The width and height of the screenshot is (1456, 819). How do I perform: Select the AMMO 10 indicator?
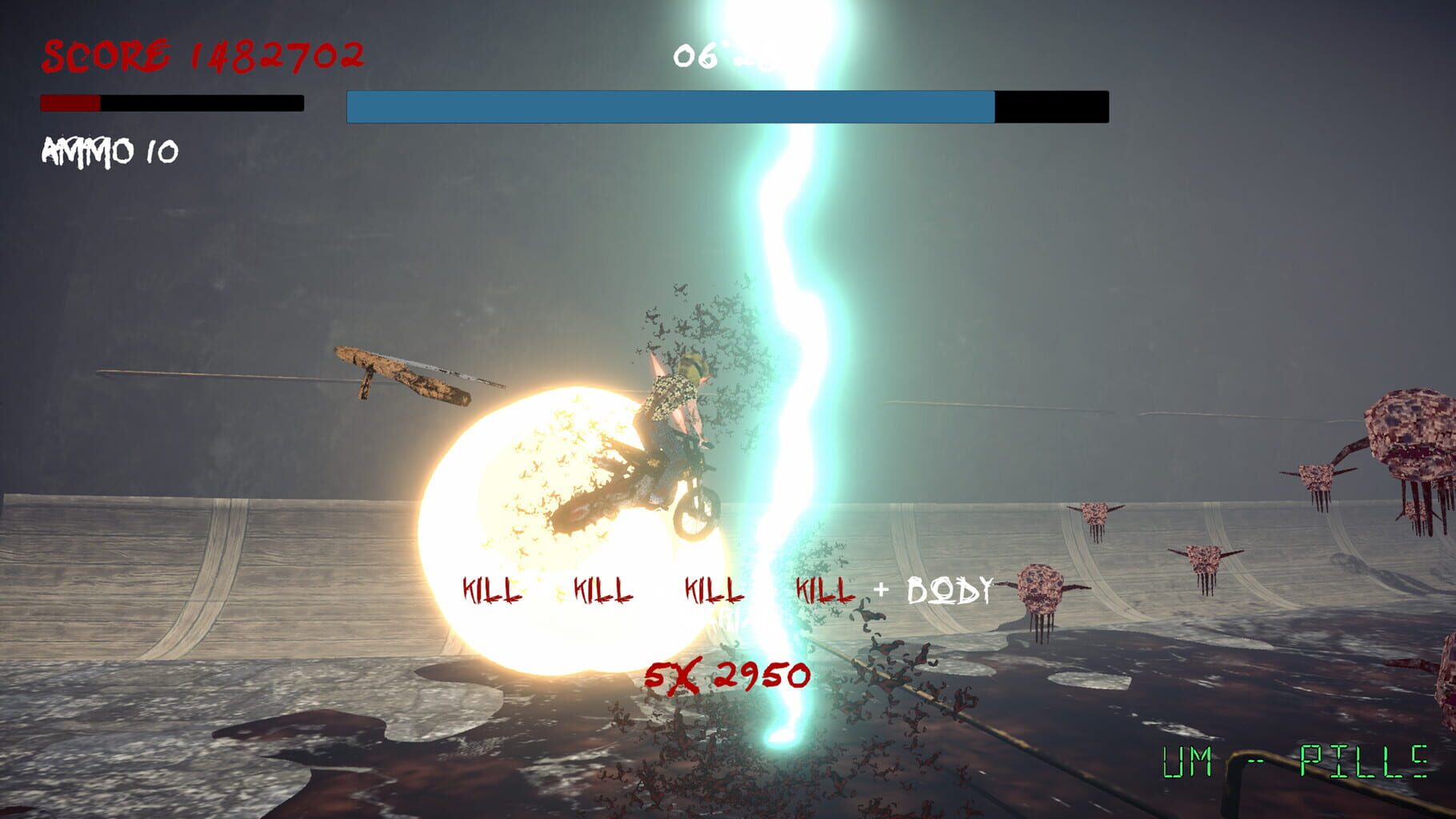coord(108,148)
